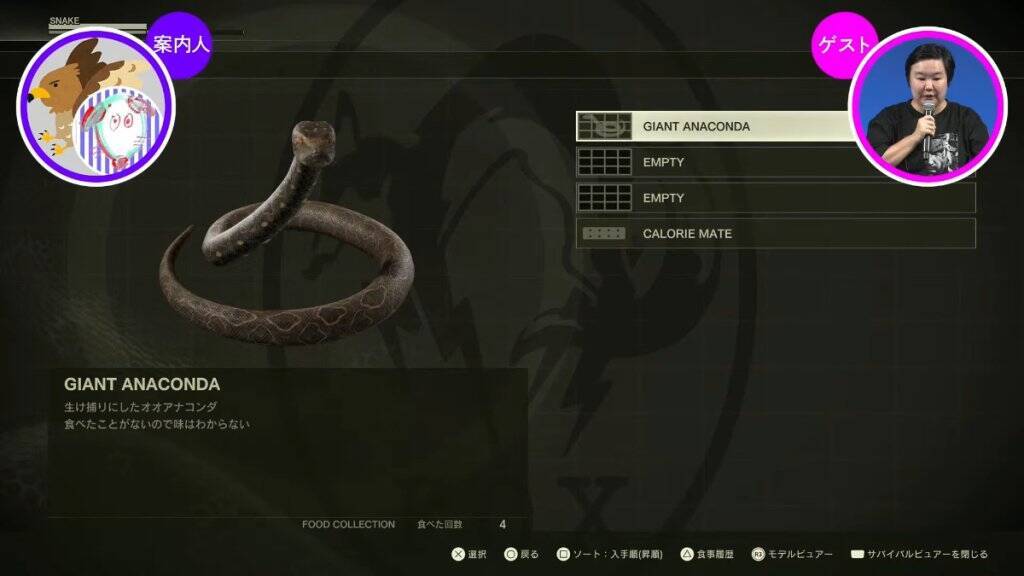Click the guide mascot avatar overlay
Image resolution: width=1024 pixels, height=576 pixels.
pyautogui.click(x=95, y=107)
